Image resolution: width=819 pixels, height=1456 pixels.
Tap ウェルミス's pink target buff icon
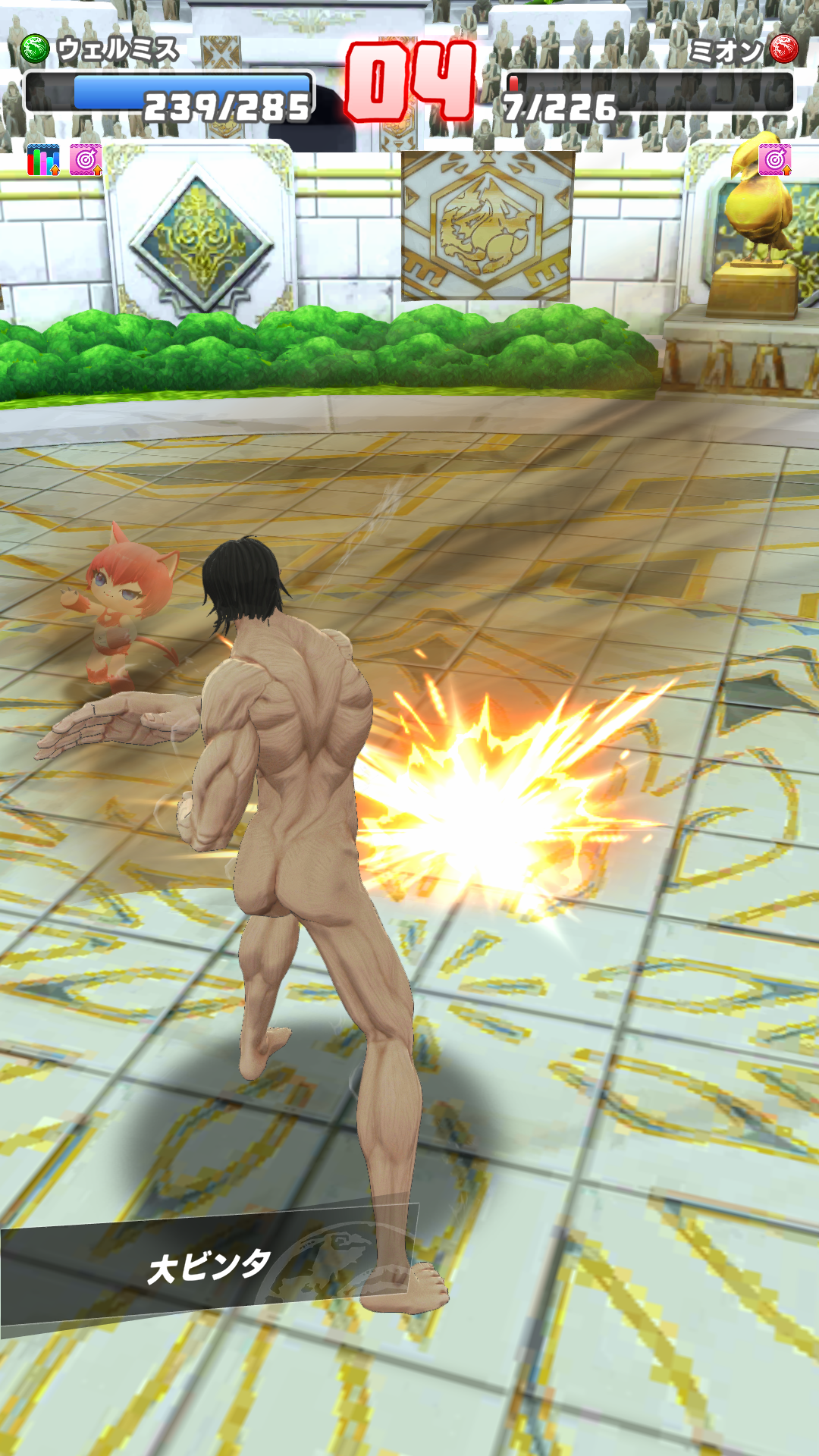[x=86, y=160]
